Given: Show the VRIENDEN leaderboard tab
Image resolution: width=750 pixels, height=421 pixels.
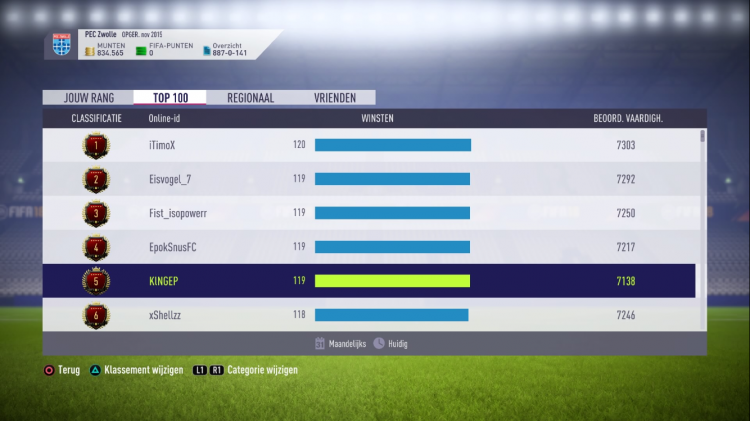Looking at the screenshot, I should (x=335, y=98).
